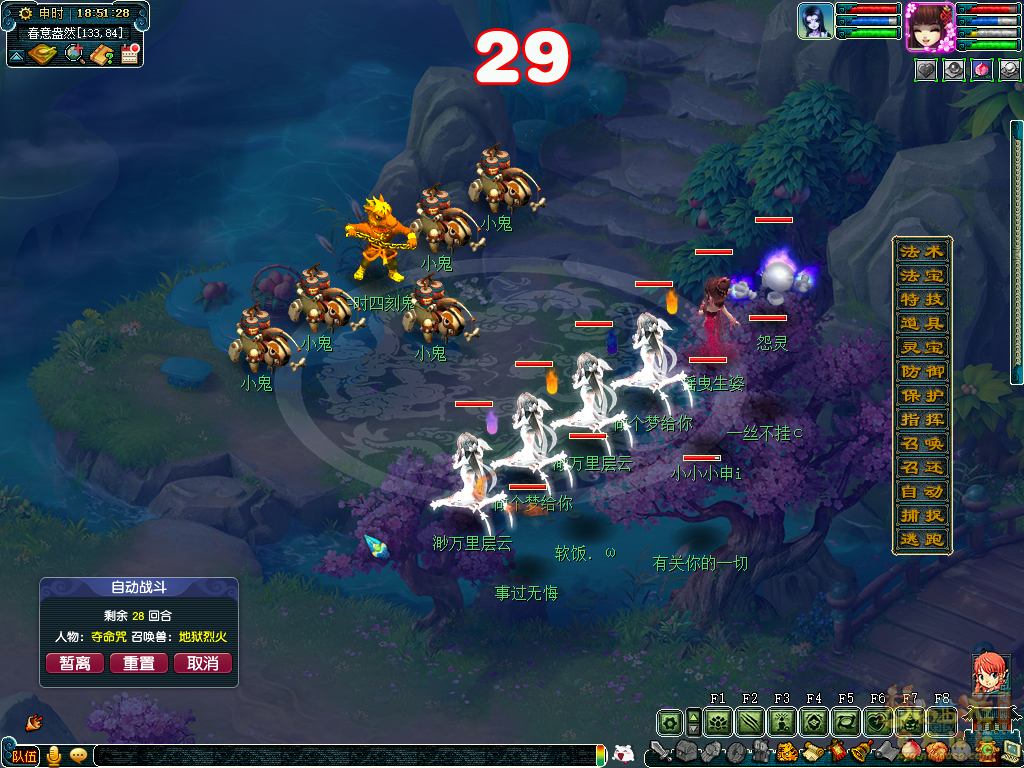Use the F2 claw slash skill
Viewport: 1024px width, 768px height.
click(750, 721)
